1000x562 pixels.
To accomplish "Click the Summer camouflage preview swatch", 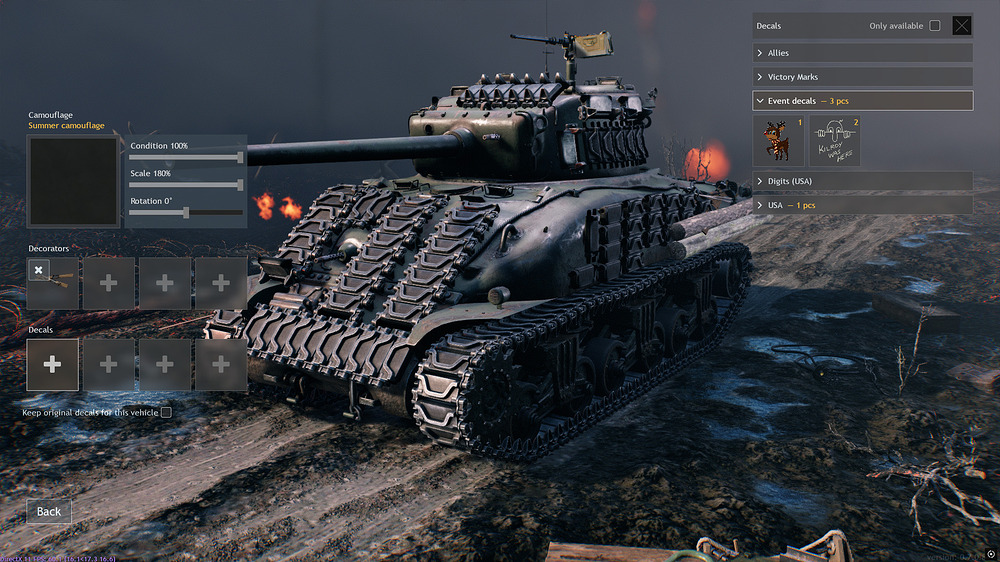I will point(73,182).
